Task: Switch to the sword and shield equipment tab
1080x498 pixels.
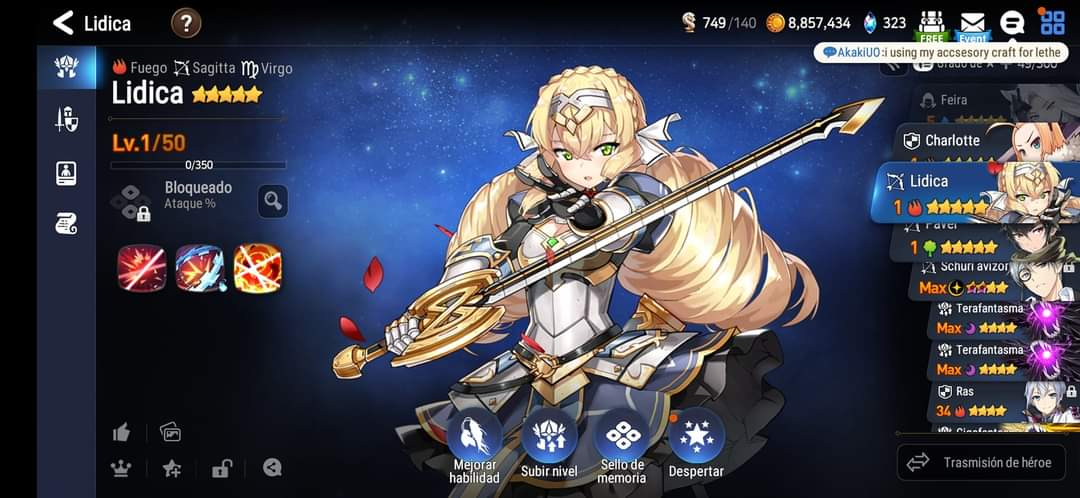Action: (66, 120)
